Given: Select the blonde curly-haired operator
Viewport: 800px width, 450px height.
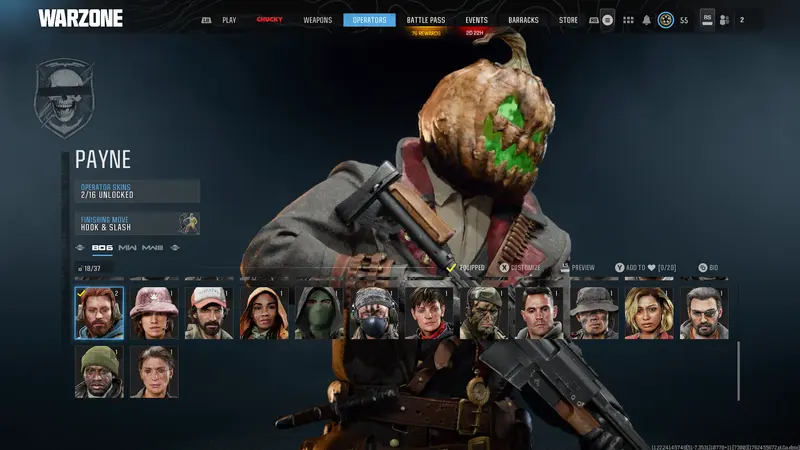Looking at the screenshot, I should pyautogui.click(x=649, y=313).
